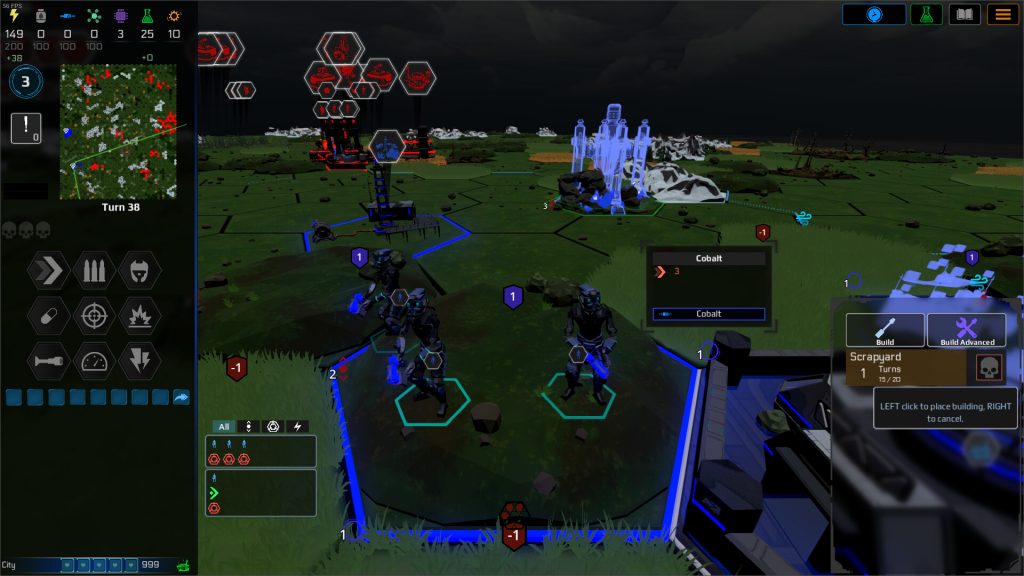Click the minimap
Screen dimensions: 1024x576
point(118,131)
